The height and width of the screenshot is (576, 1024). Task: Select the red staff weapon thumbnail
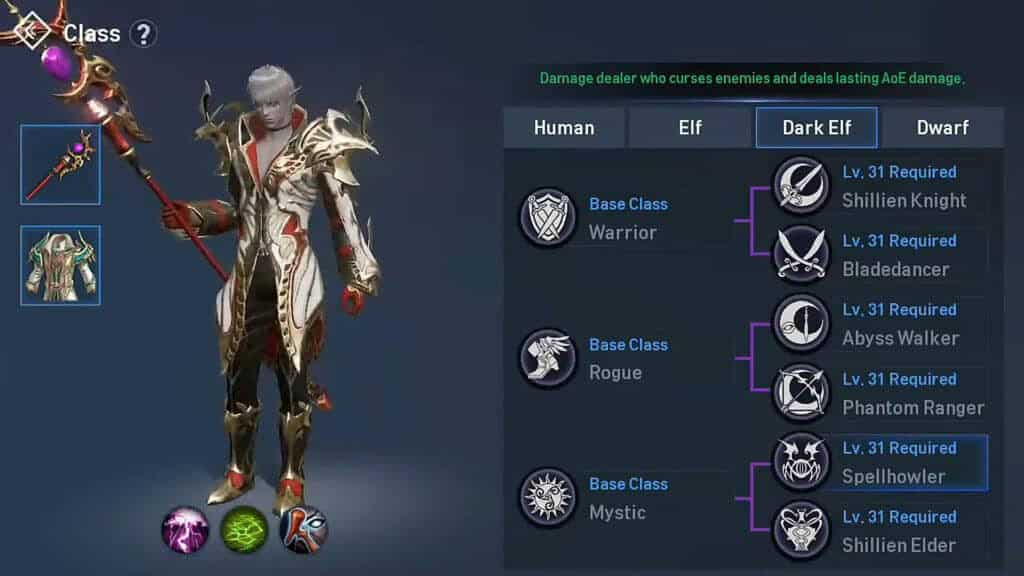[60, 165]
